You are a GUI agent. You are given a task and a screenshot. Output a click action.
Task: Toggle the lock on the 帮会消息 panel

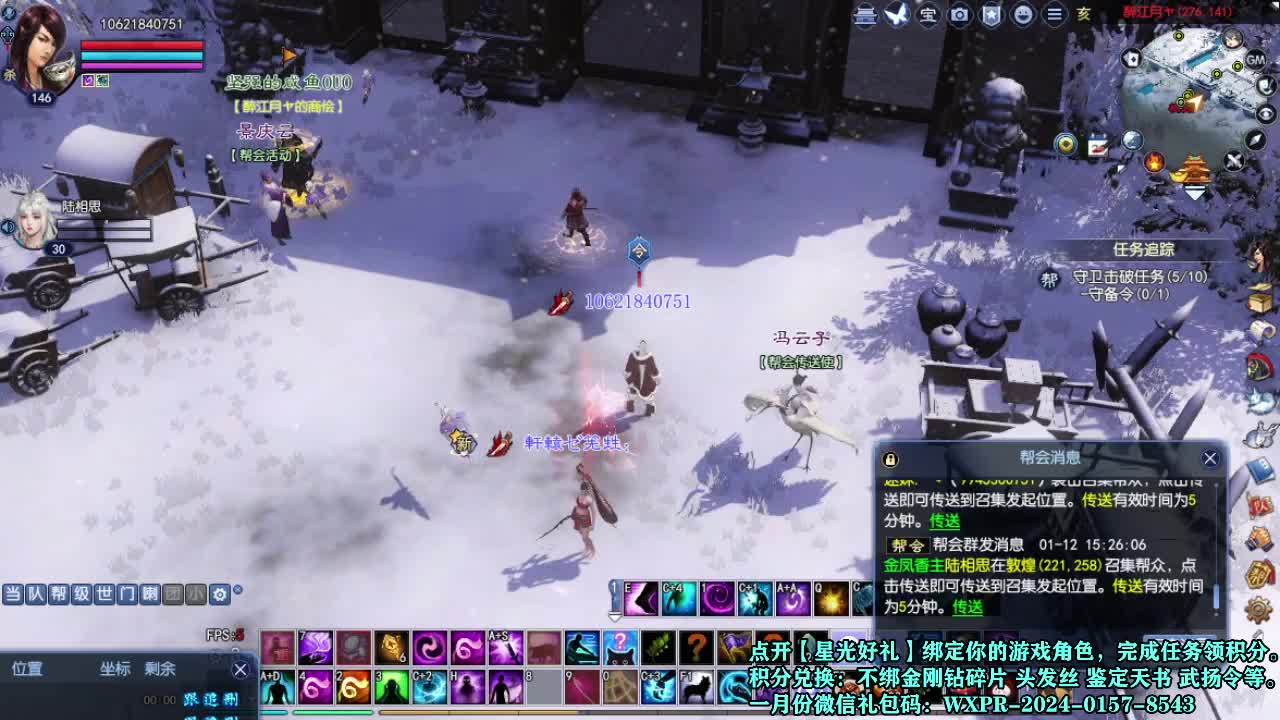(889, 459)
